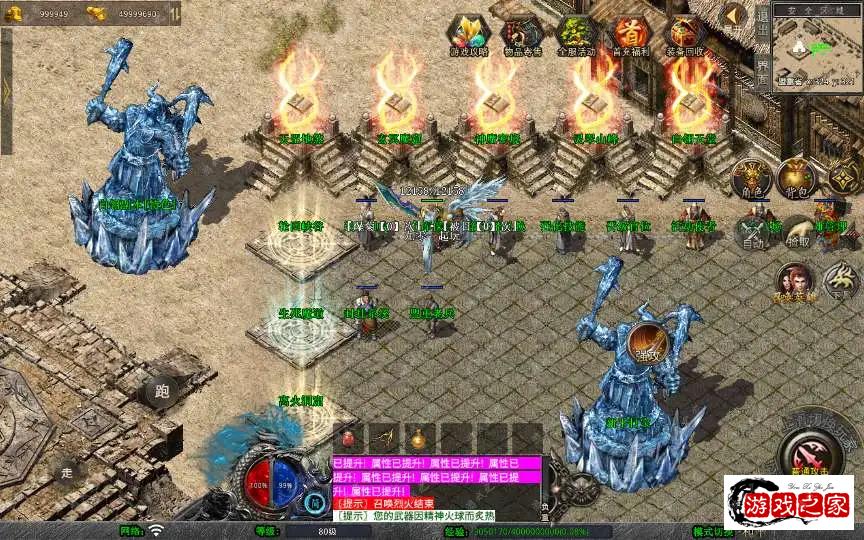Switch movement to 跑 run
Image resolution: width=864 pixels, height=540 pixels.
[x=161, y=391]
